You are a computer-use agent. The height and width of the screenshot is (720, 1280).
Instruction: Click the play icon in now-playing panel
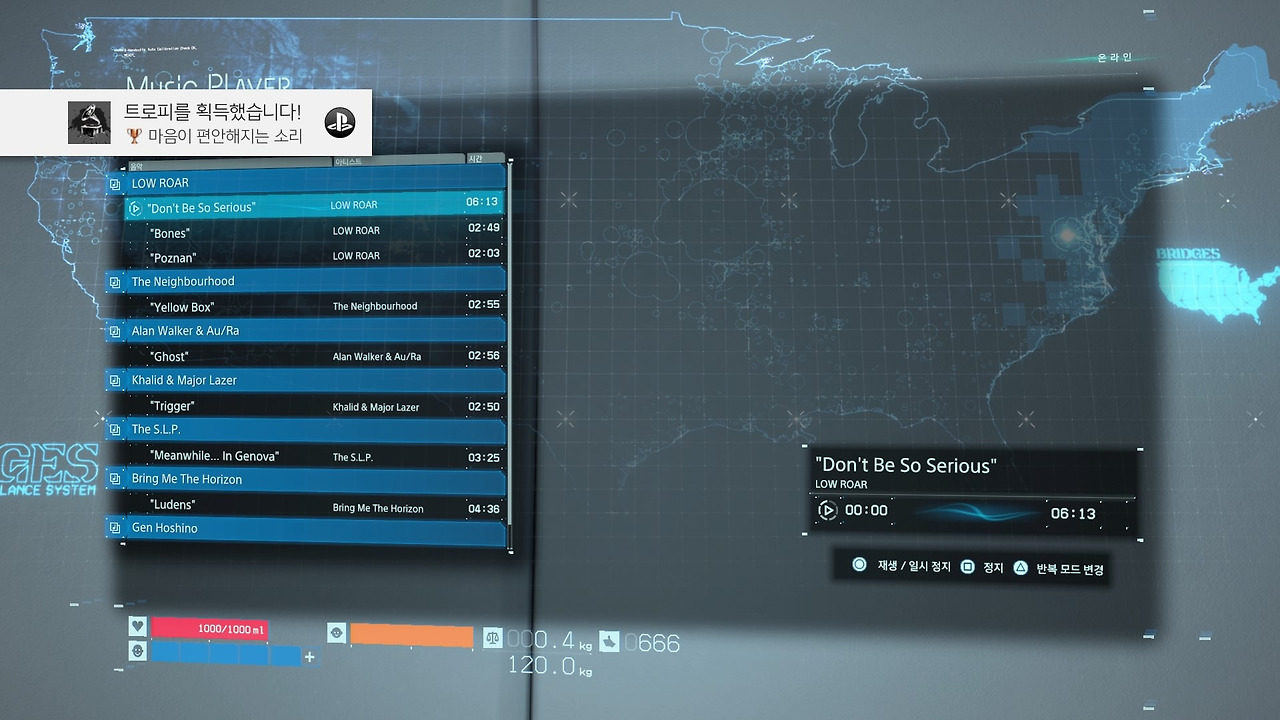click(827, 511)
